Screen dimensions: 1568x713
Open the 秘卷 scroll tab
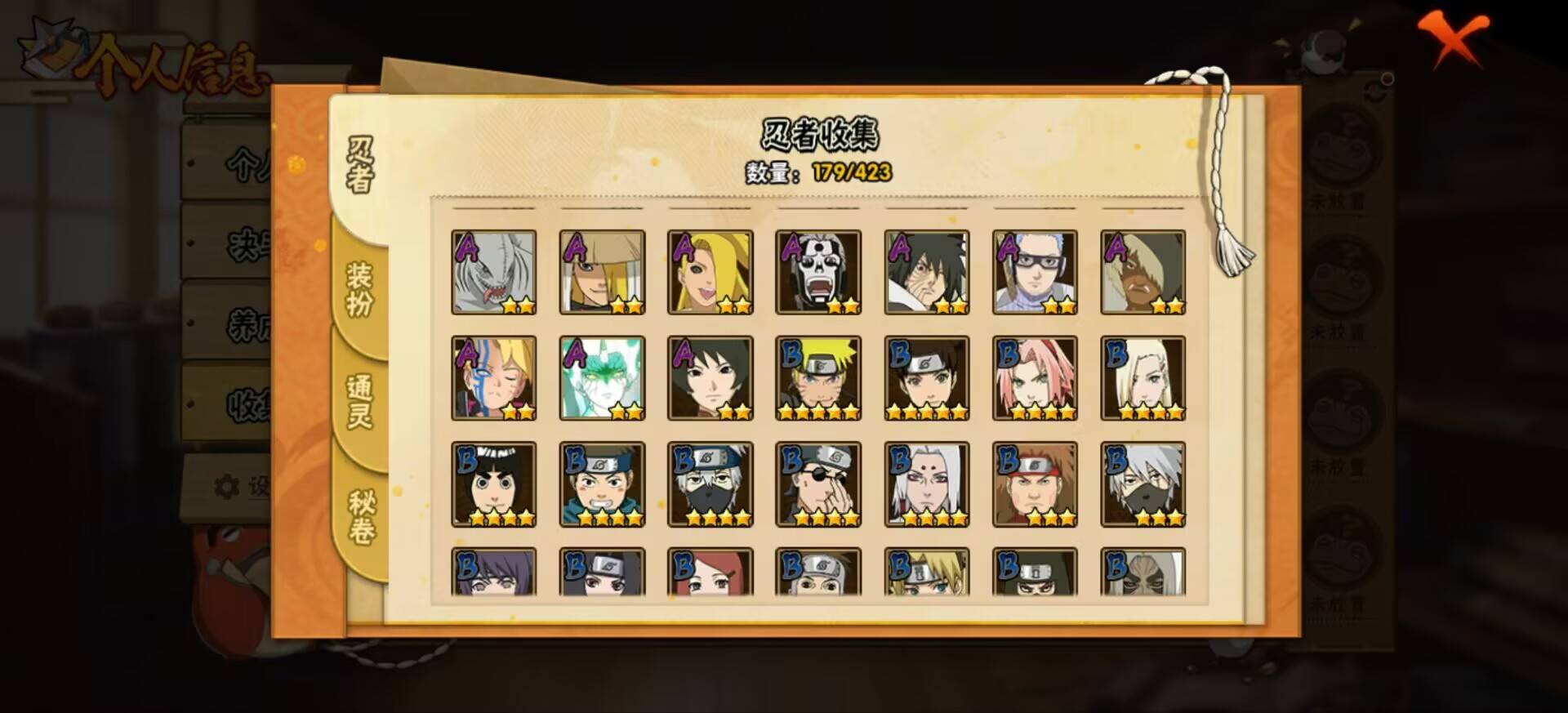coord(360,518)
